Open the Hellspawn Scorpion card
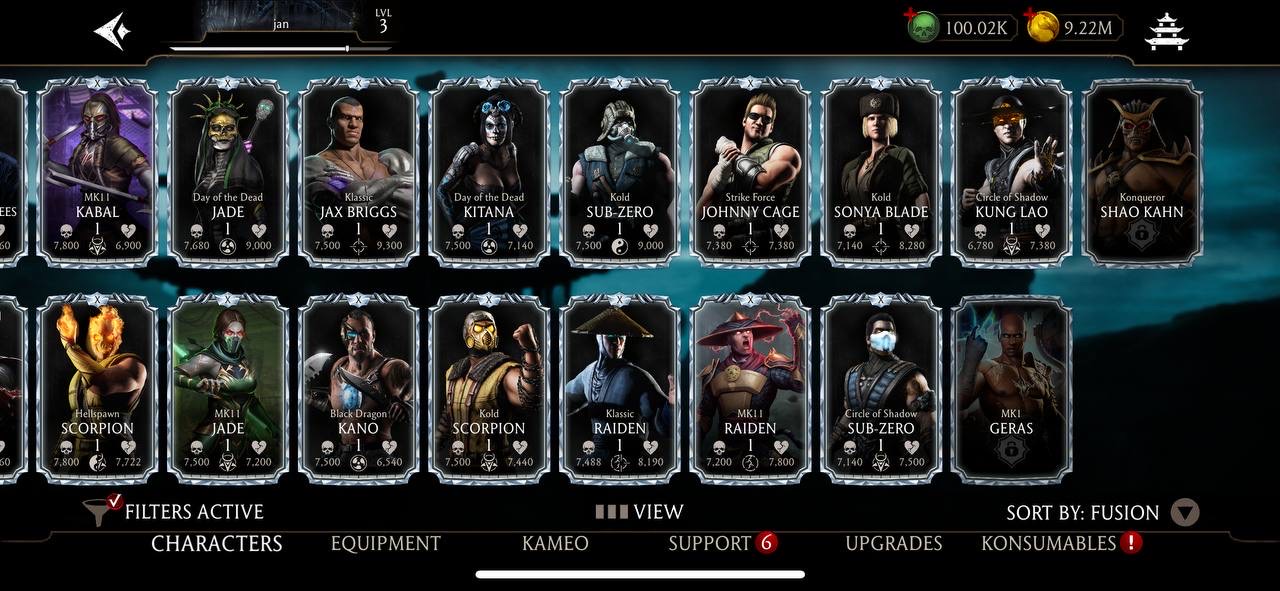This screenshot has height=591, width=1280. (97, 387)
